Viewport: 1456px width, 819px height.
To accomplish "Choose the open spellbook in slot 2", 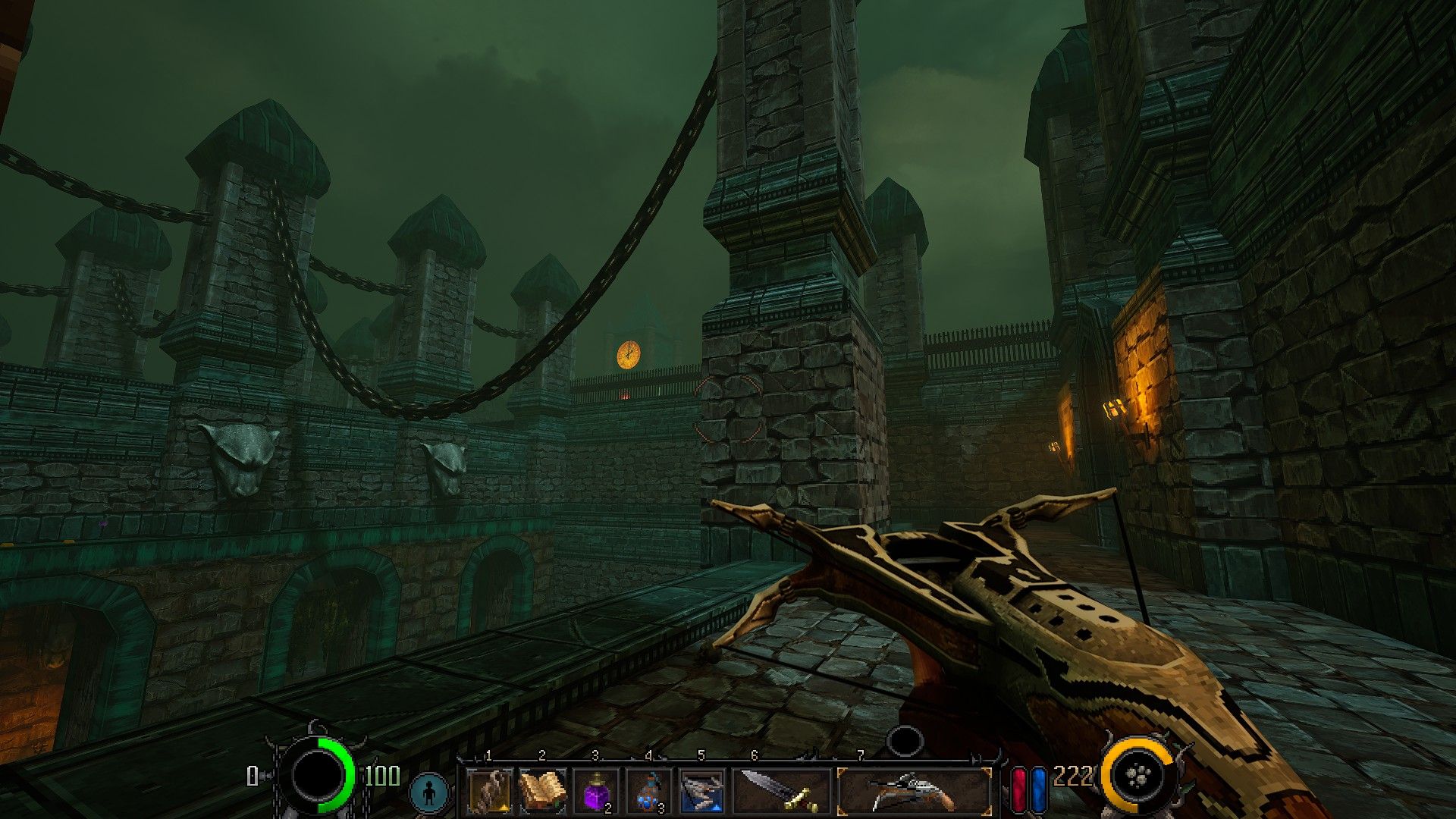I will click(x=542, y=791).
